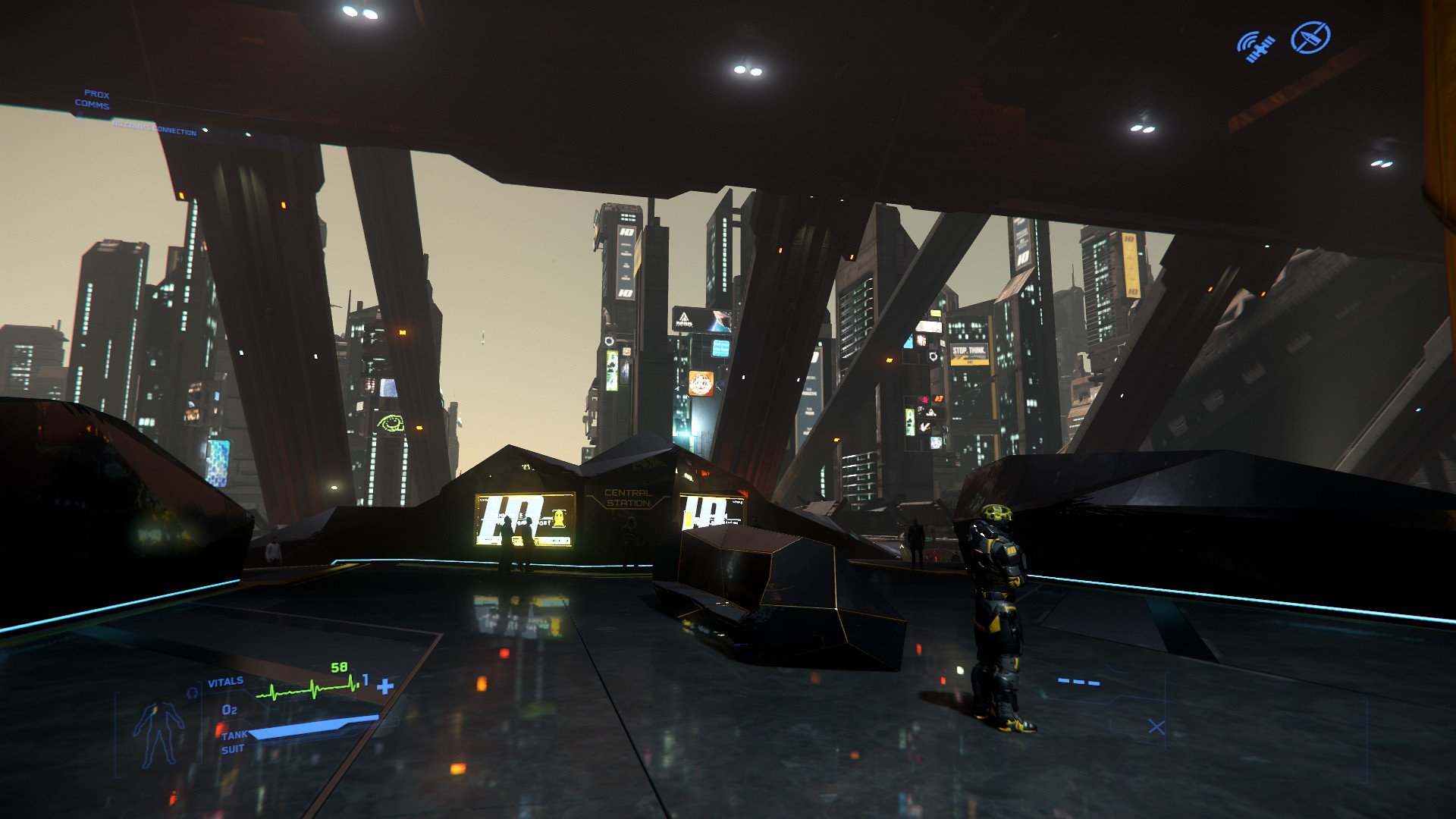Click the X marker in weapon panel
The height and width of the screenshot is (819, 1456).
(1156, 727)
